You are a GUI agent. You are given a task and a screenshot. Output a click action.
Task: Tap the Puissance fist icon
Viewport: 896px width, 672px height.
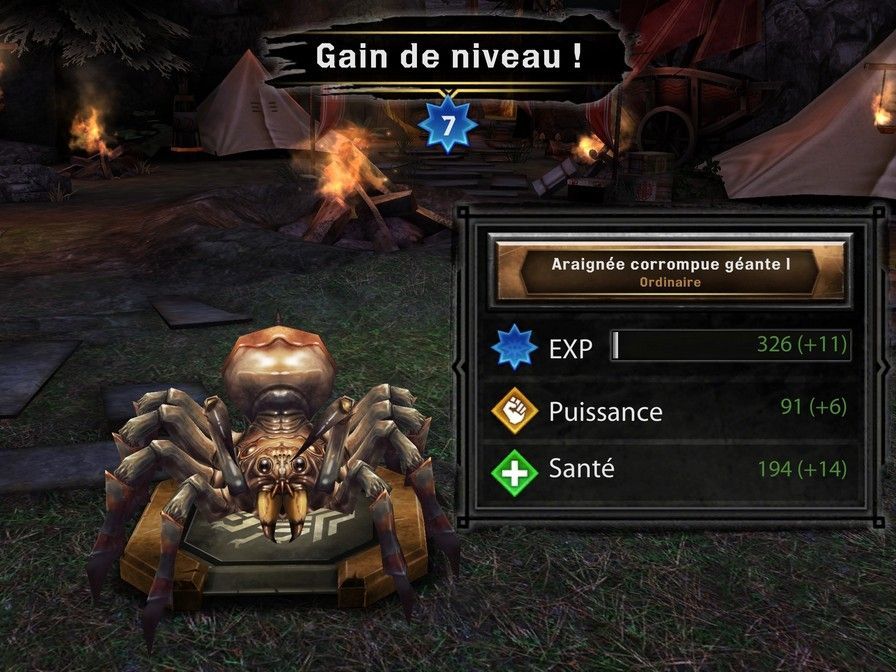pyautogui.click(x=515, y=410)
